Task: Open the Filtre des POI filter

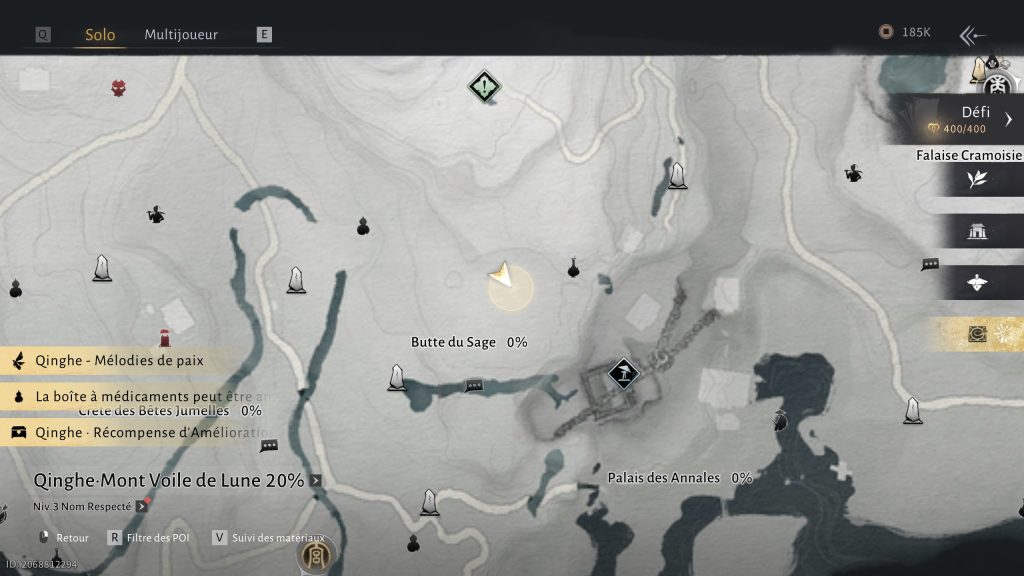Action: click(x=150, y=537)
